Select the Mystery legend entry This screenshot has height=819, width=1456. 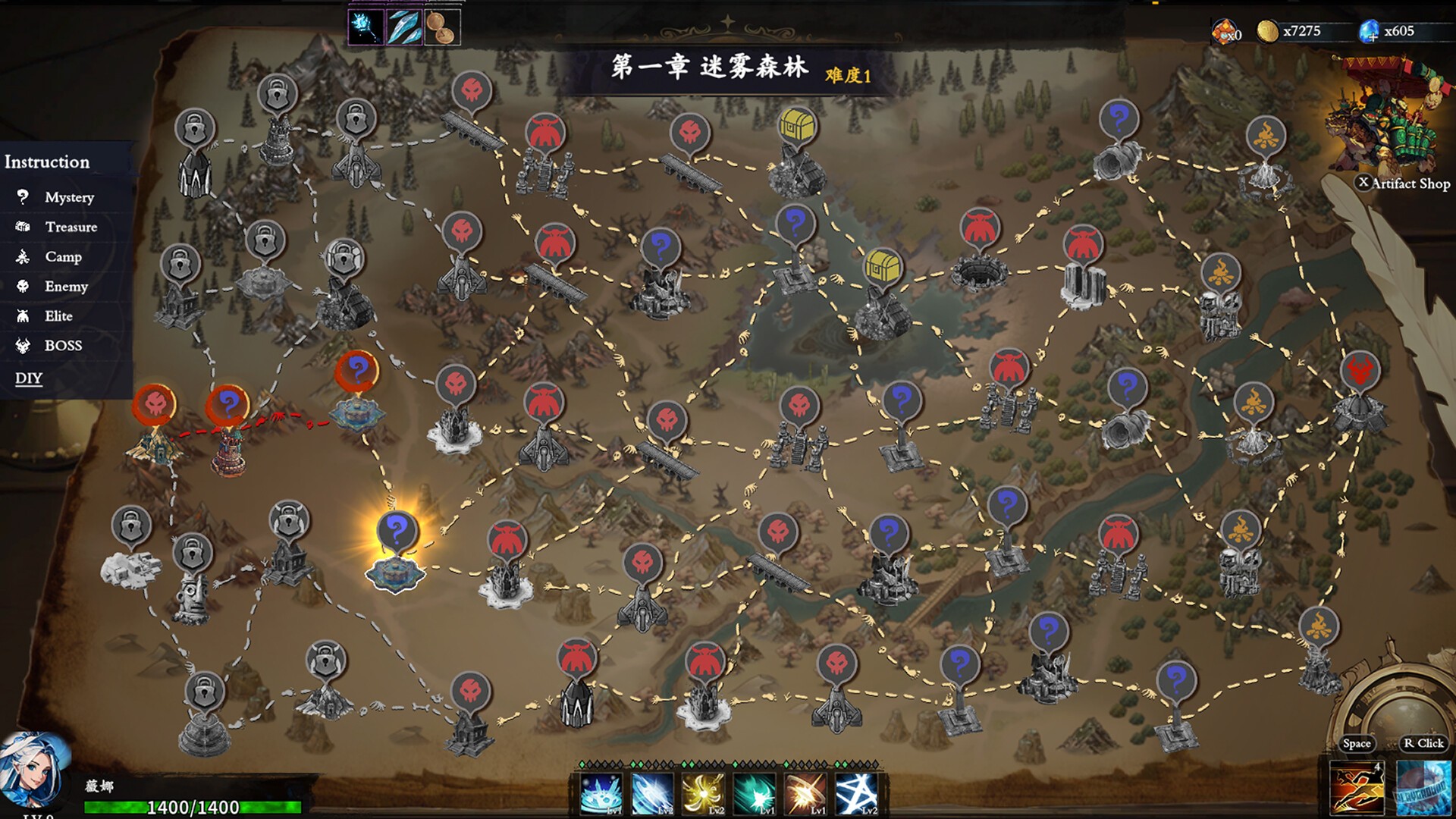tap(72, 197)
